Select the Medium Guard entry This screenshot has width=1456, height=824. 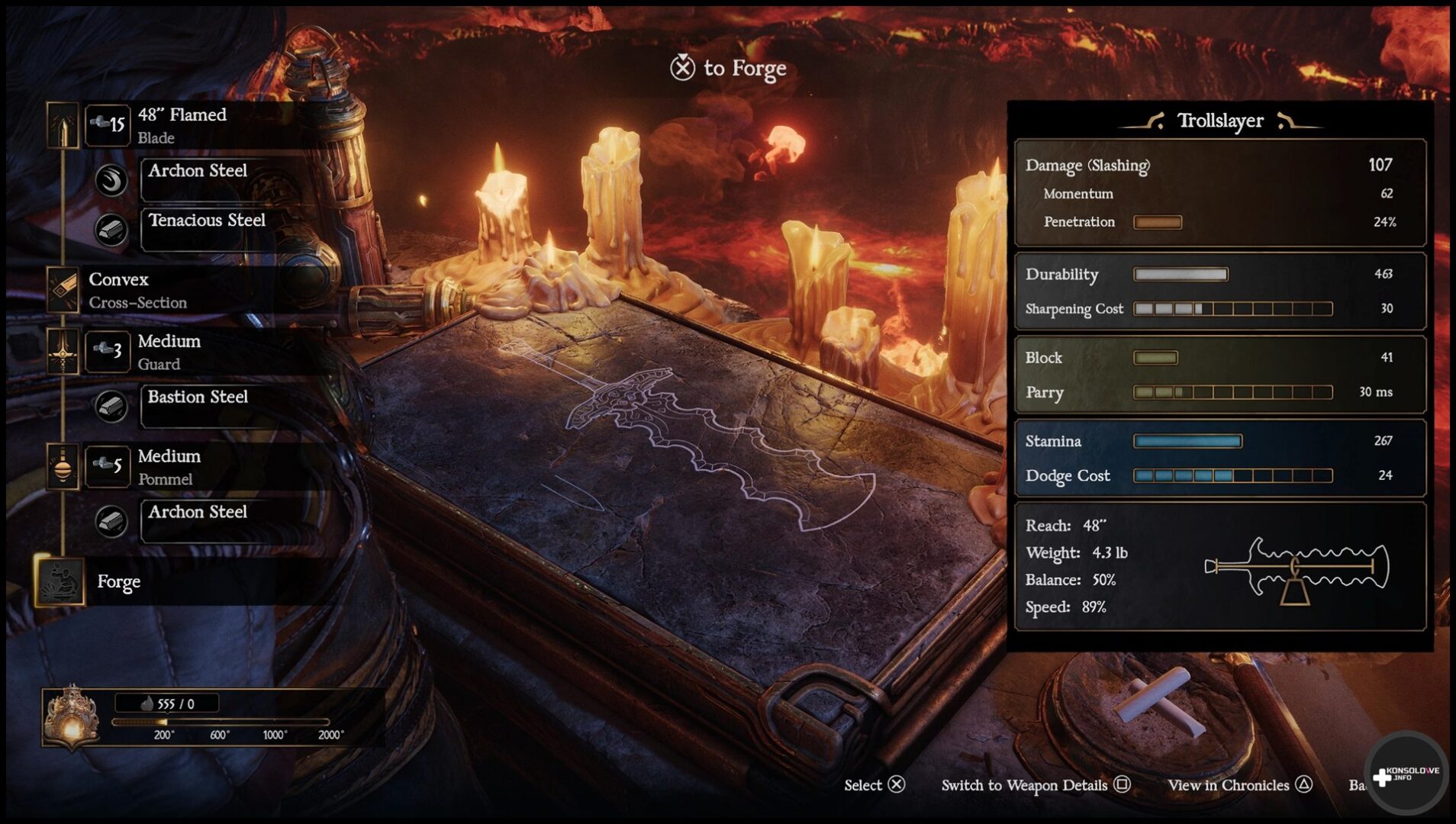169,352
